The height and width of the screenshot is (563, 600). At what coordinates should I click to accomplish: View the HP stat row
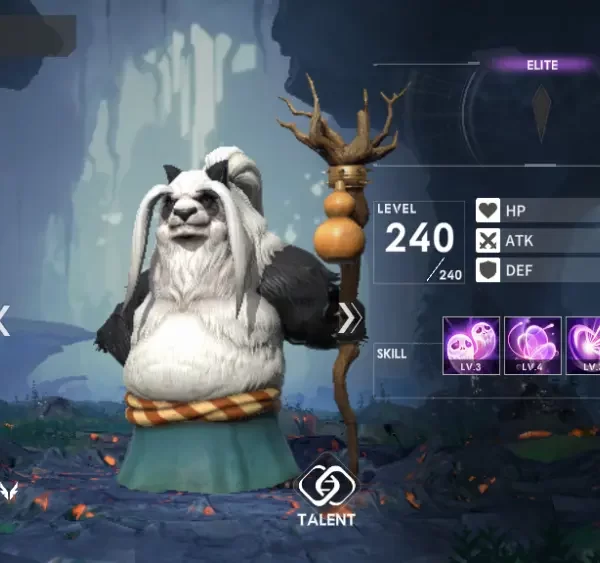pos(536,212)
